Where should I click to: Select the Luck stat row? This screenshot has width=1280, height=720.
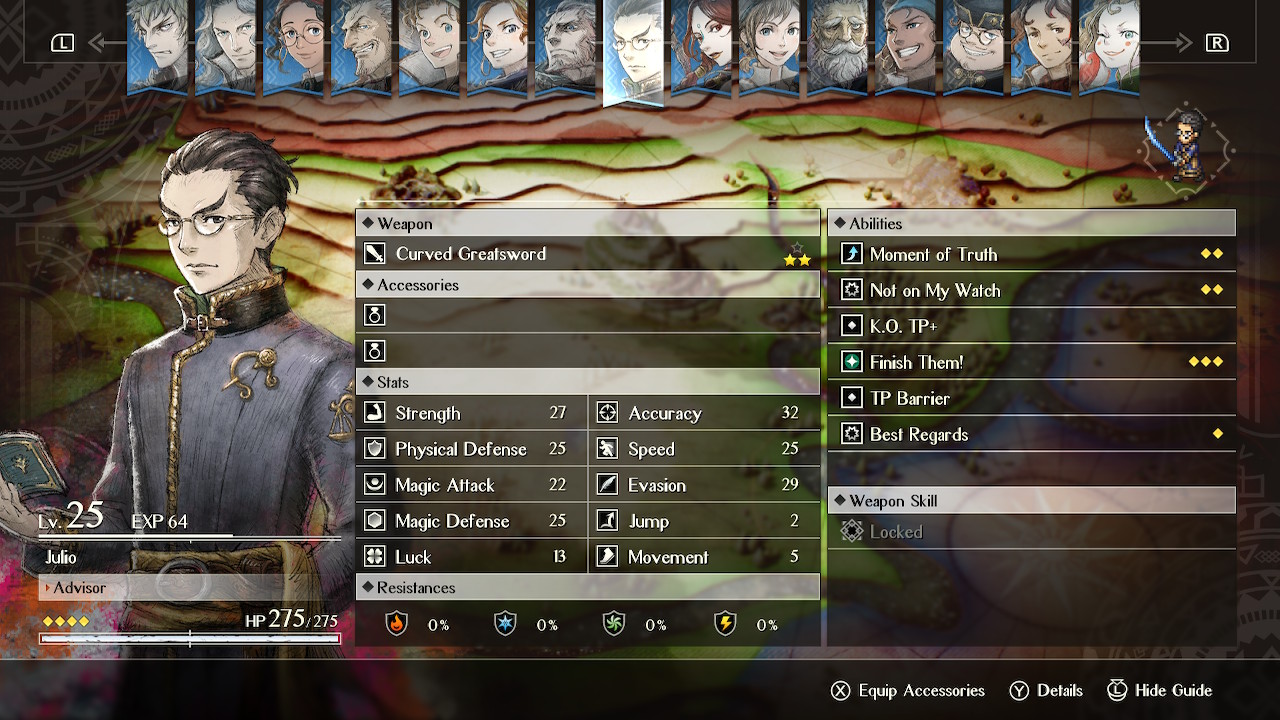pyautogui.click(x=471, y=557)
